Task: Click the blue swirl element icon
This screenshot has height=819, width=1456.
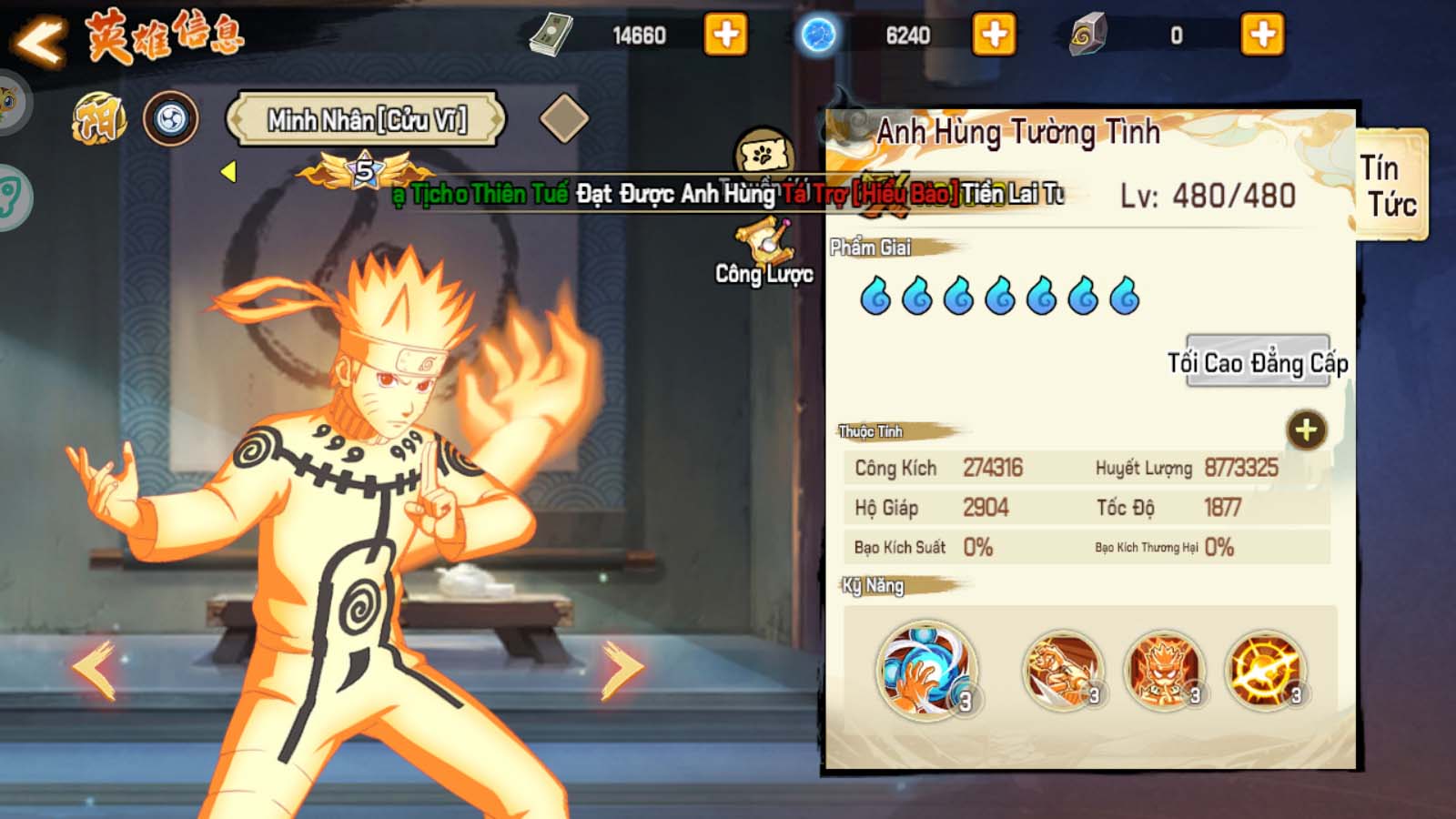Action: [171, 119]
